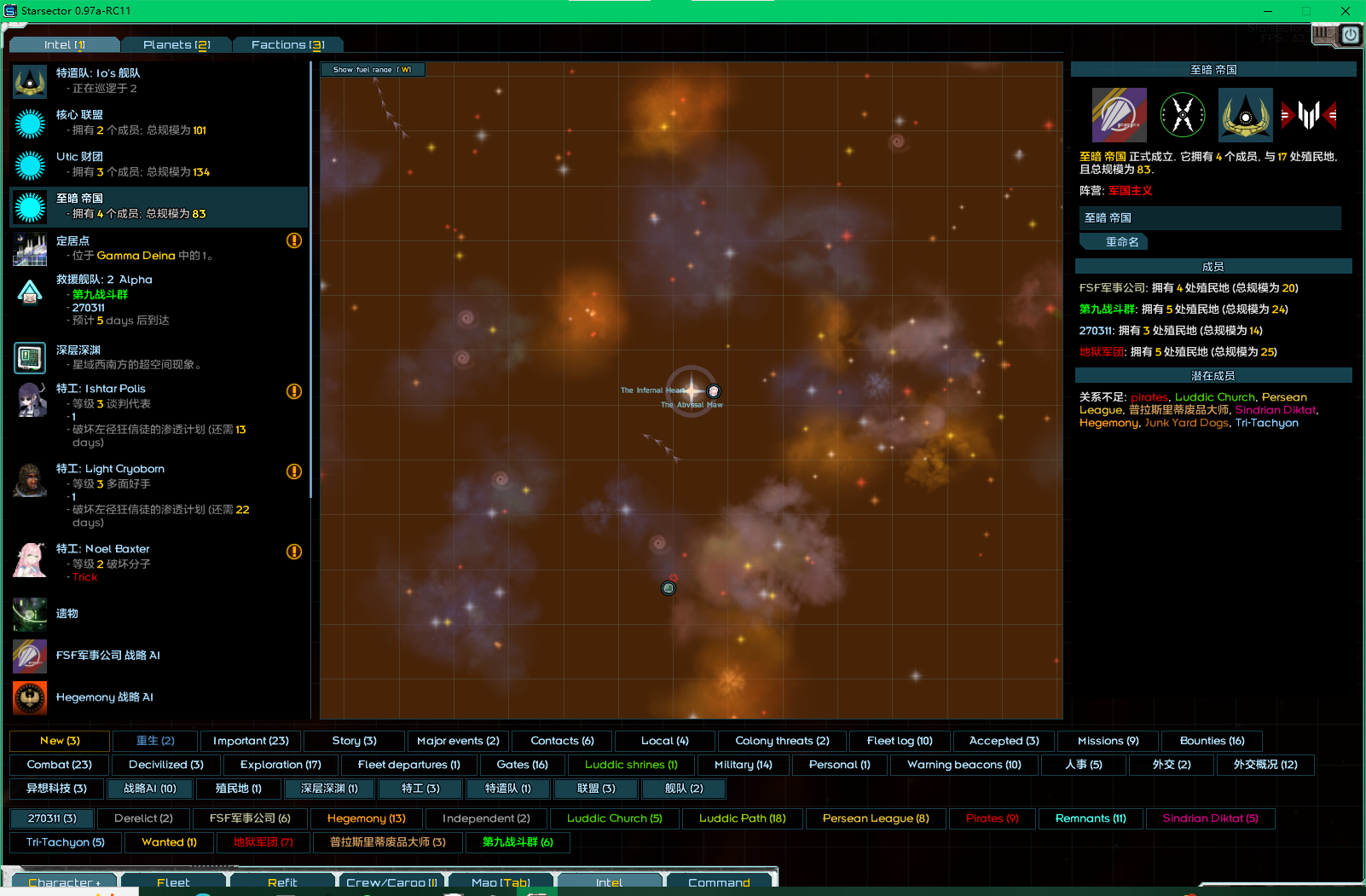Choose the Remnants (11) filter

coord(1090,818)
